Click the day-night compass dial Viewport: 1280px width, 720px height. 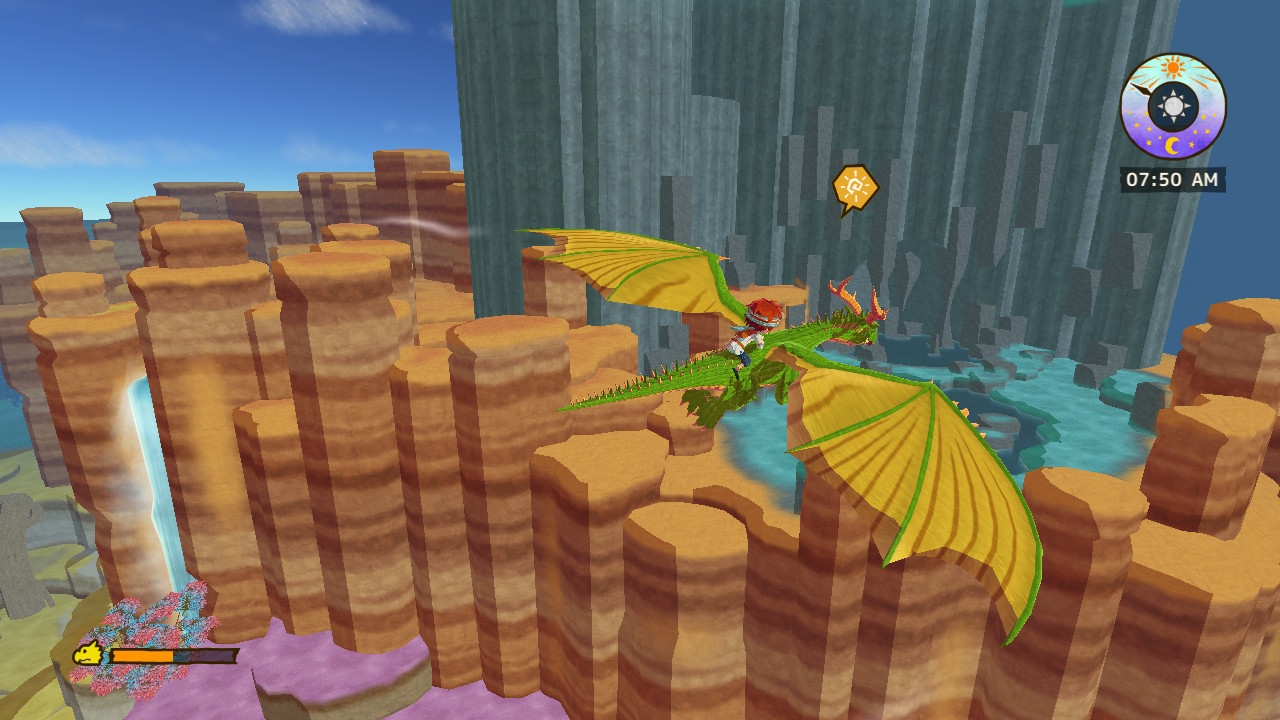coord(1172,106)
